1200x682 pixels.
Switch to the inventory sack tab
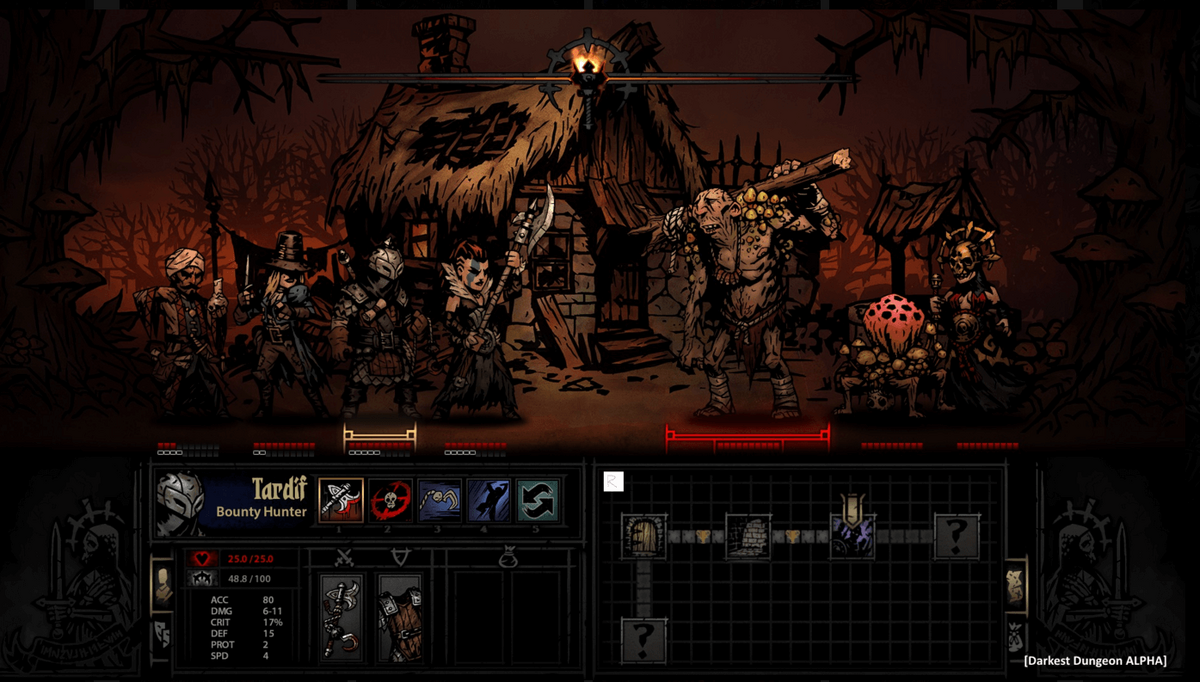tap(1015, 636)
